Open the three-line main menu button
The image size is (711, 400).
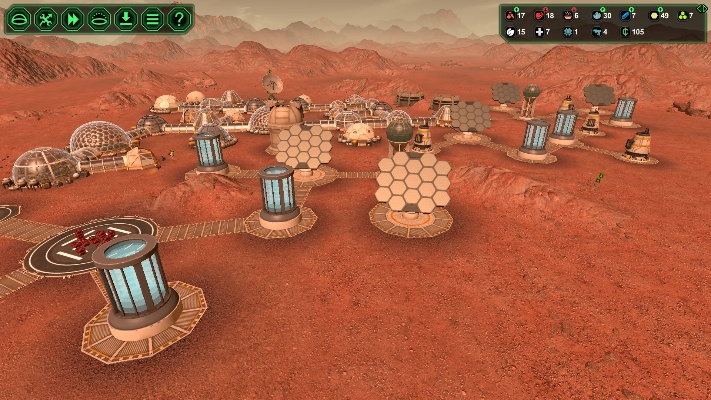tap(152, 18)
